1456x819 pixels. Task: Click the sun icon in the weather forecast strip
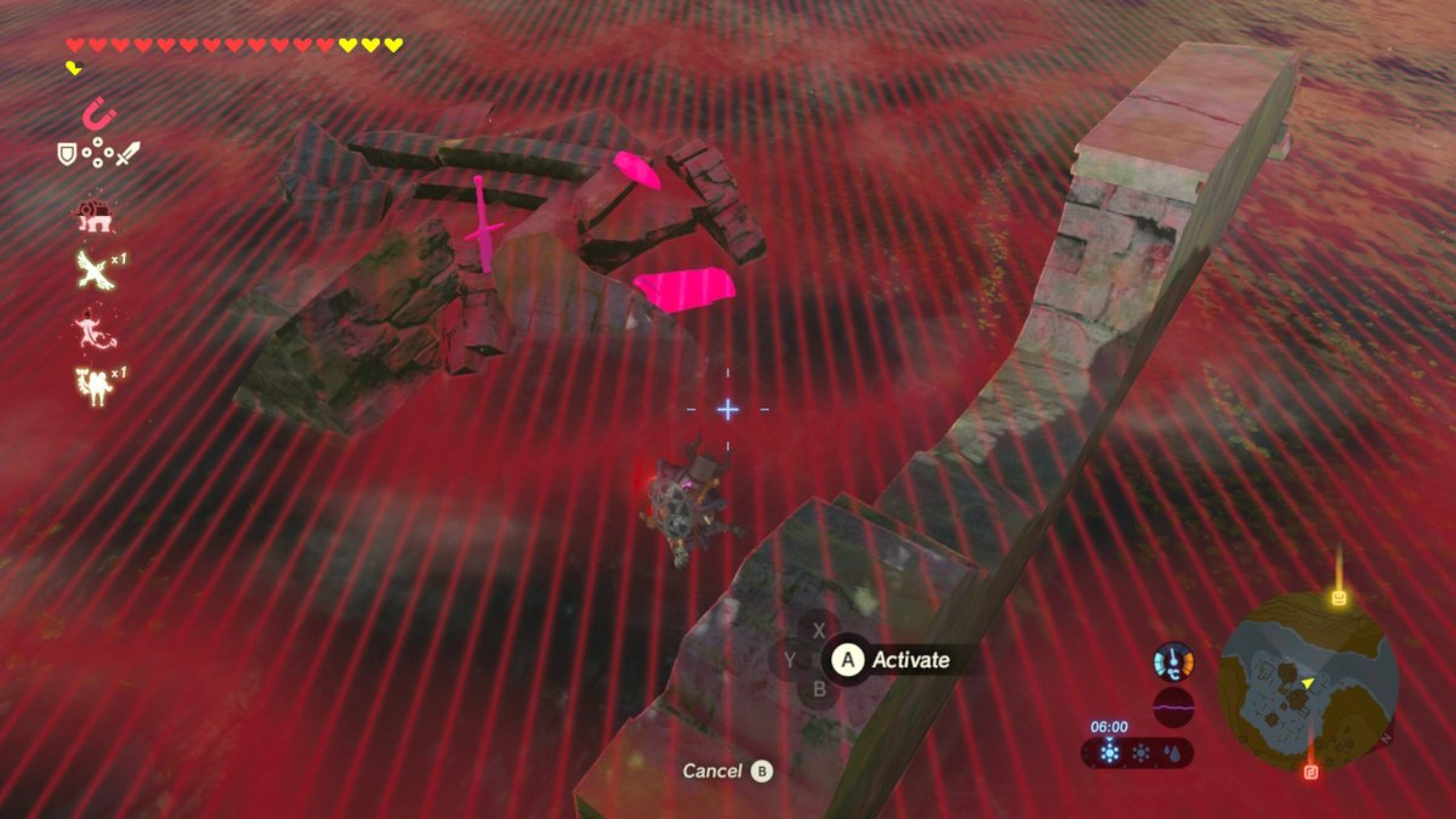point(1141,752)
